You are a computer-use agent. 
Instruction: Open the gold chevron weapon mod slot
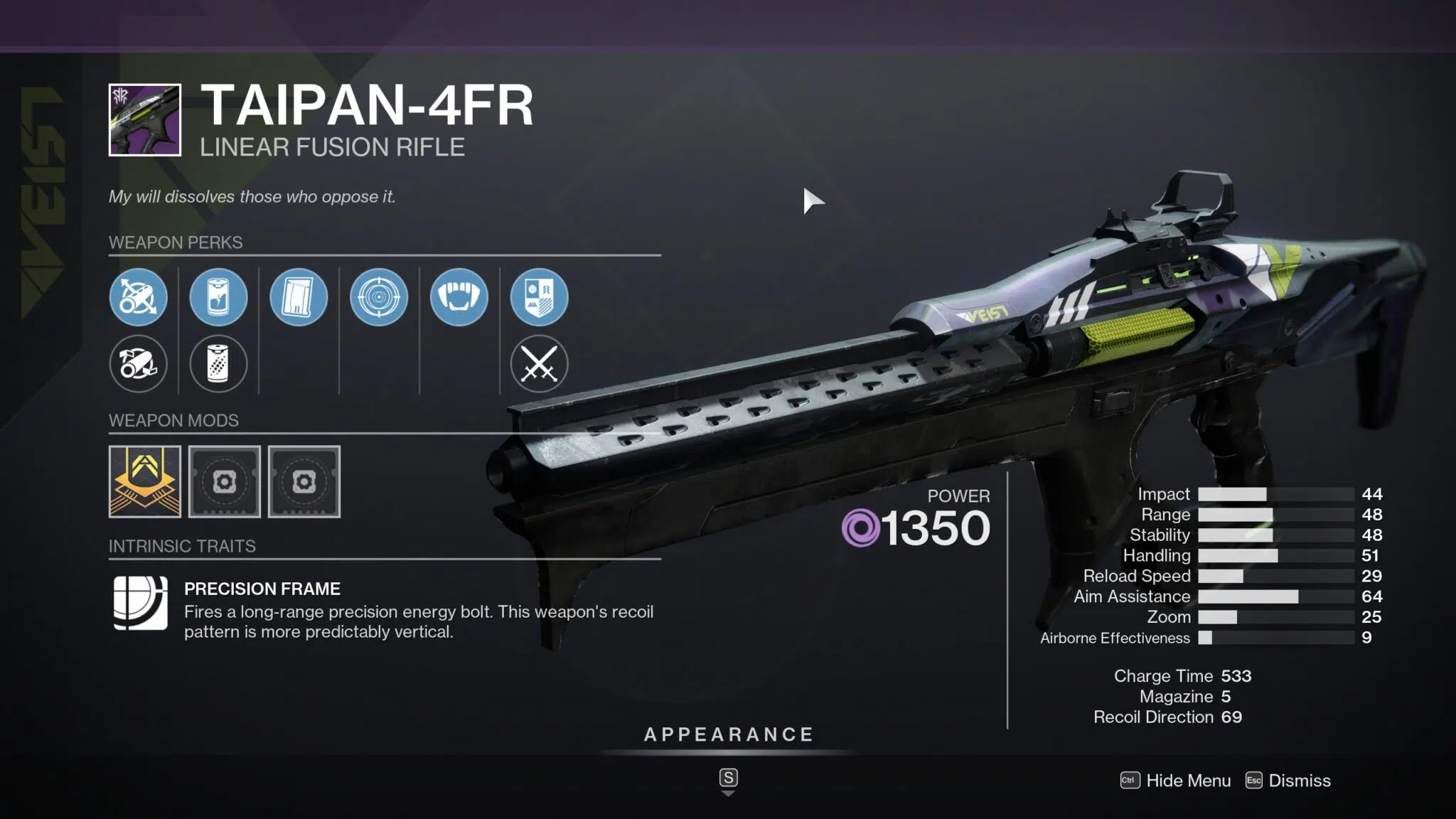pos(145,482)
